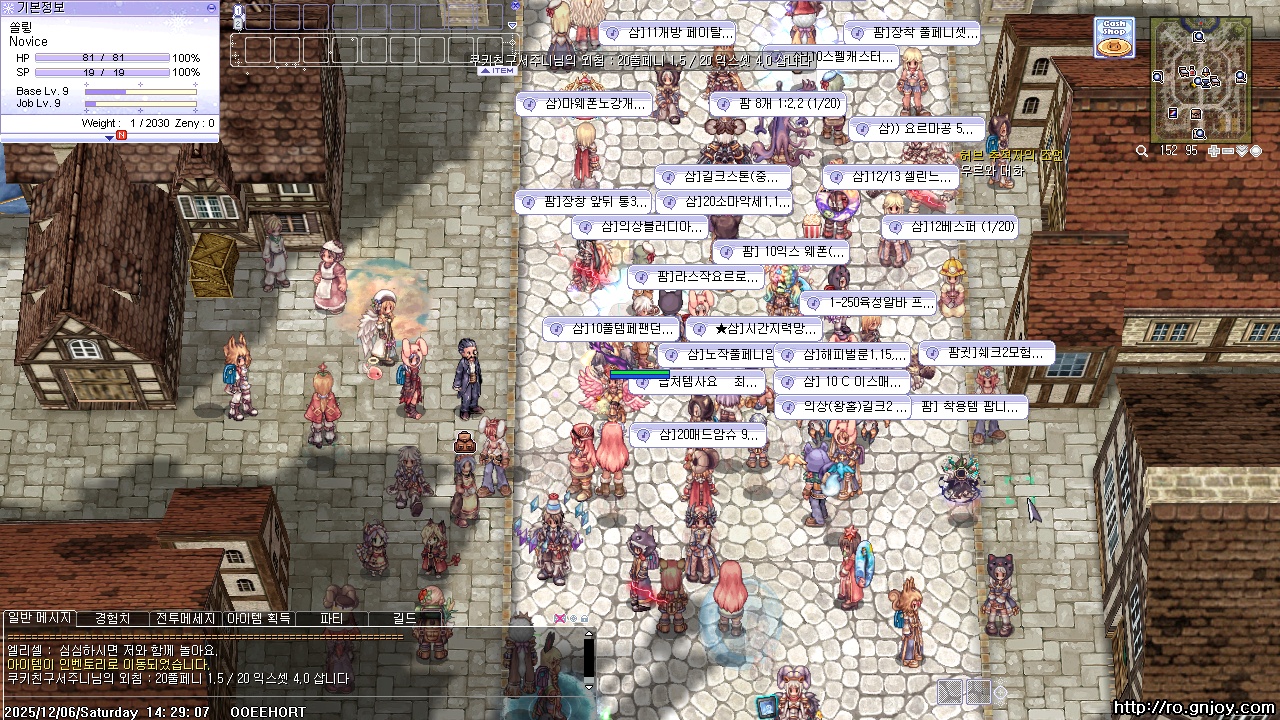Minimize the 기본정보 status window

pyautogui.click(x=211, y=7)
